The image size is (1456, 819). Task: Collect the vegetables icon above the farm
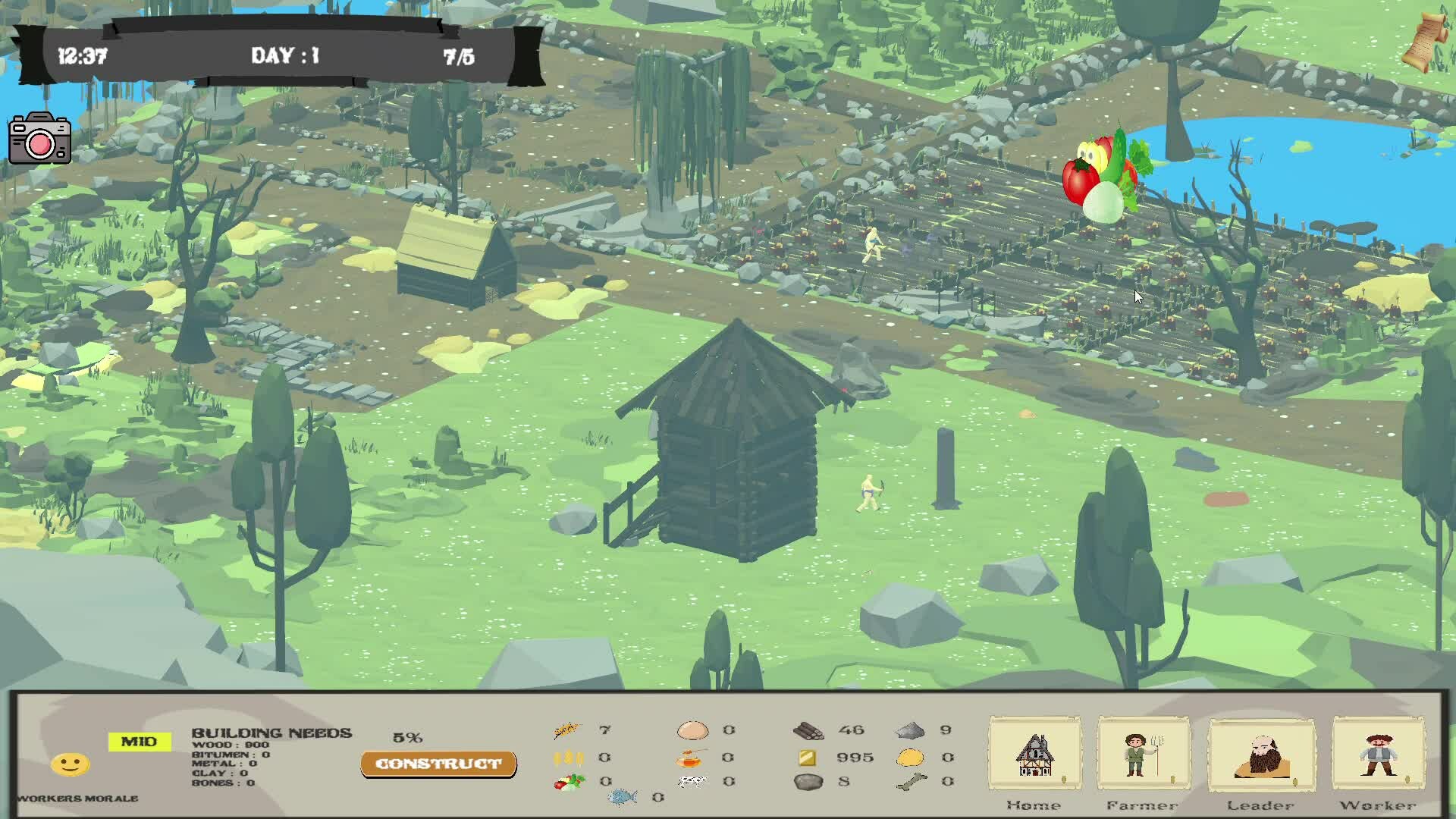(1106, 179)
